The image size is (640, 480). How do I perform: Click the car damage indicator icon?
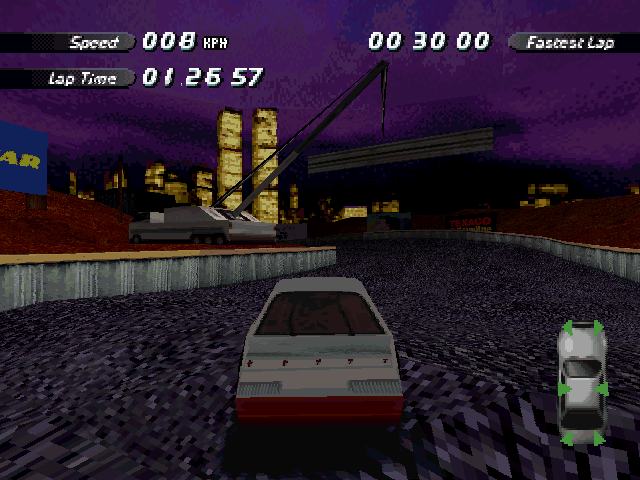pos(582,382)
